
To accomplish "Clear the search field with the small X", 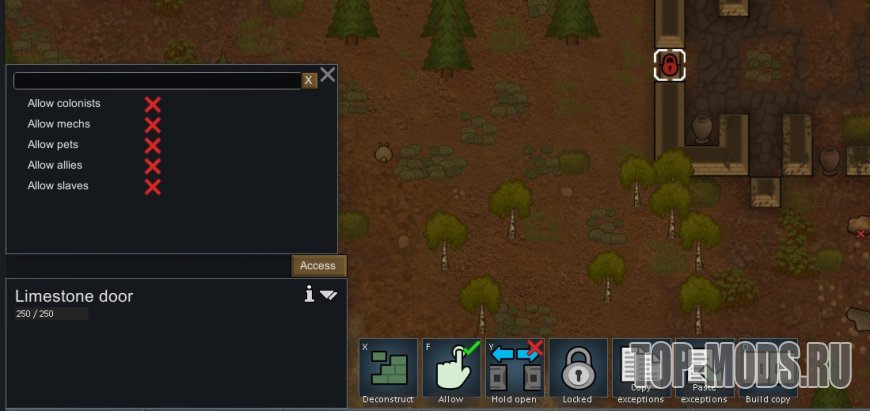I will pos(310,81).
